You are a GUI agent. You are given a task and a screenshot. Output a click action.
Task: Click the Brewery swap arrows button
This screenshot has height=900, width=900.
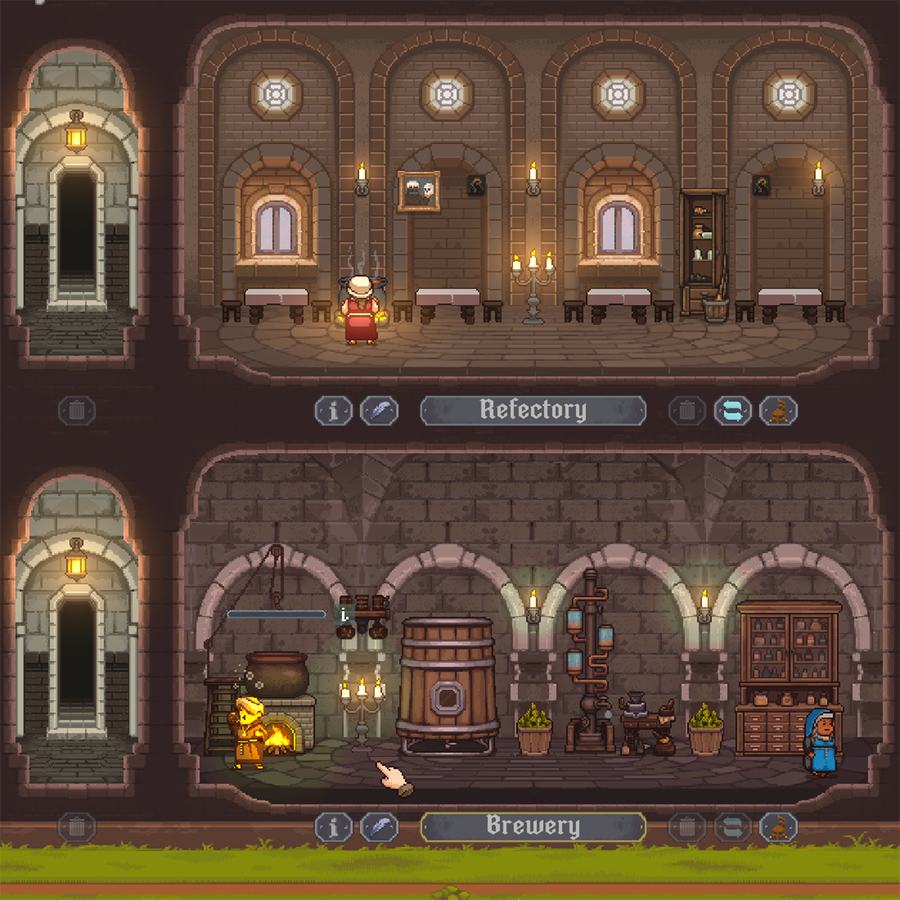tap(732, 827)
